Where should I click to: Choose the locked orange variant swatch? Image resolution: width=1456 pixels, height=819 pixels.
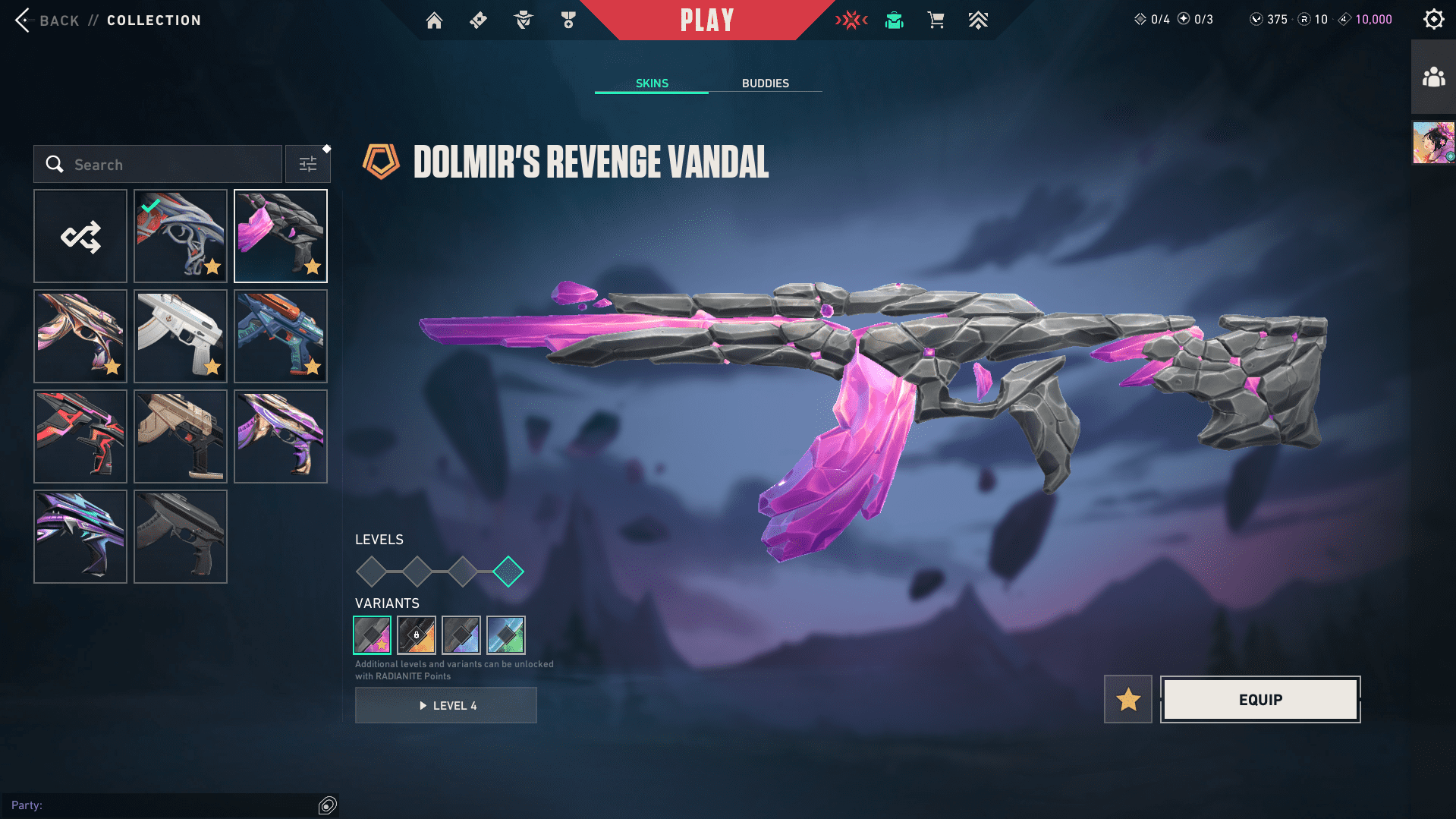(x=417, y=635)
